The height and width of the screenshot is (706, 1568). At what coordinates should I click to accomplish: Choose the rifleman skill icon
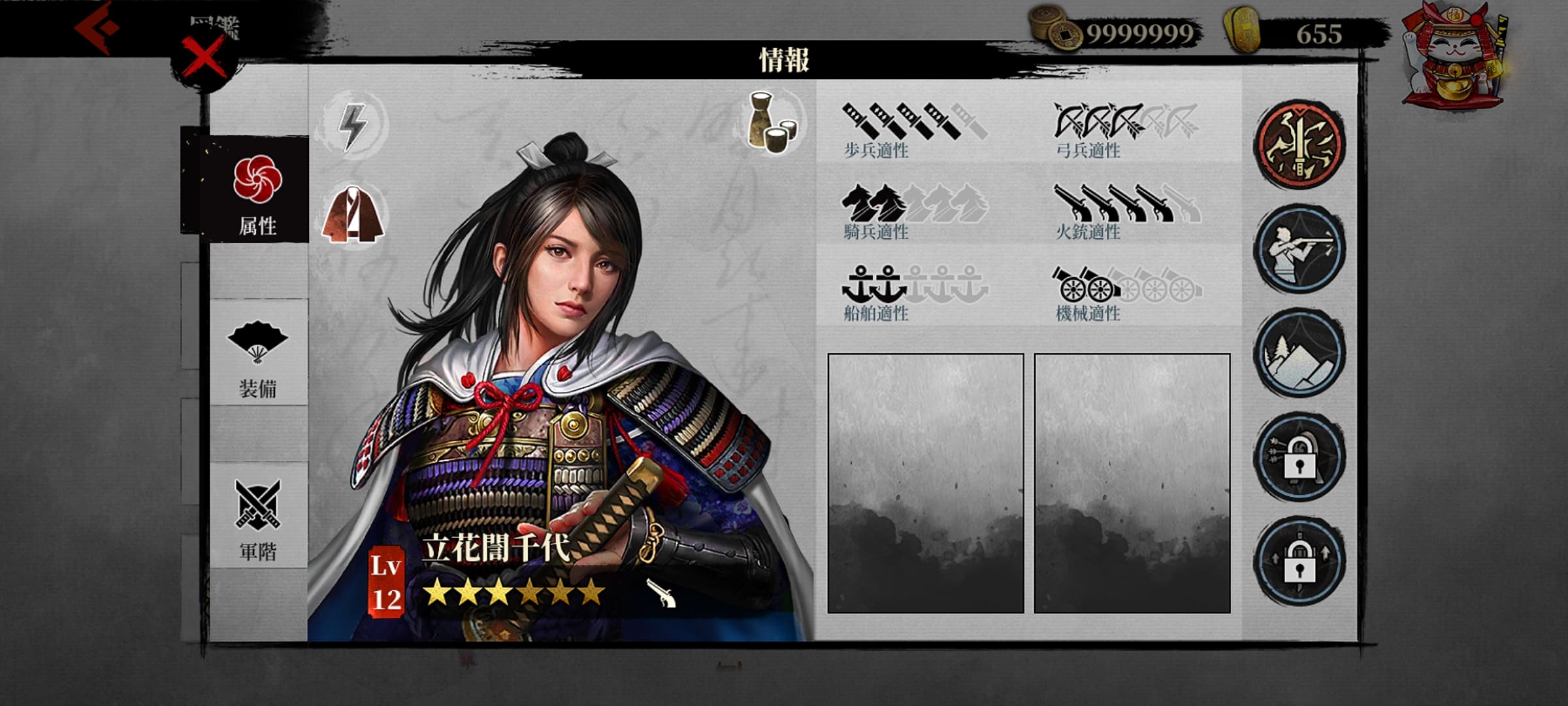coord(1299,250)
